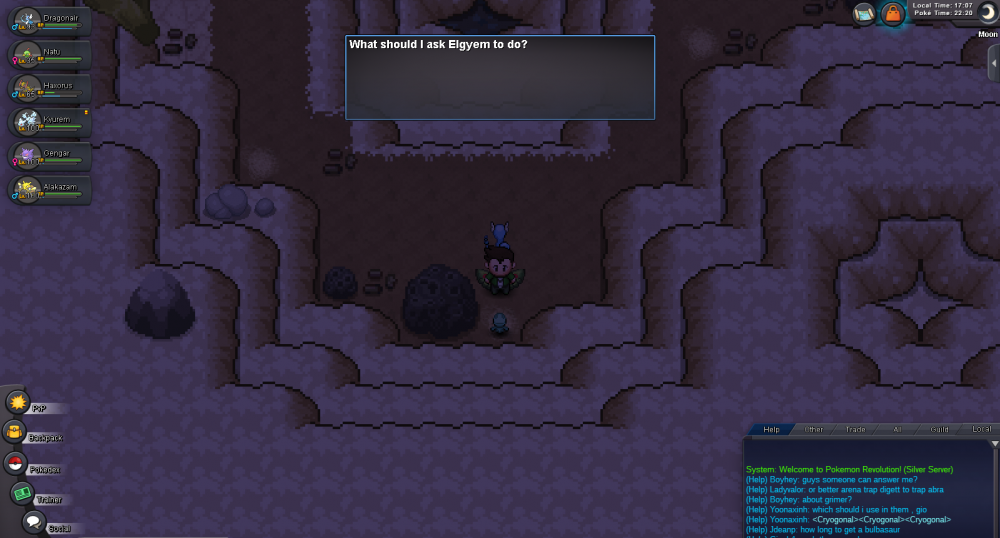Select Kyurem in the party list

[x=50, y=123]
